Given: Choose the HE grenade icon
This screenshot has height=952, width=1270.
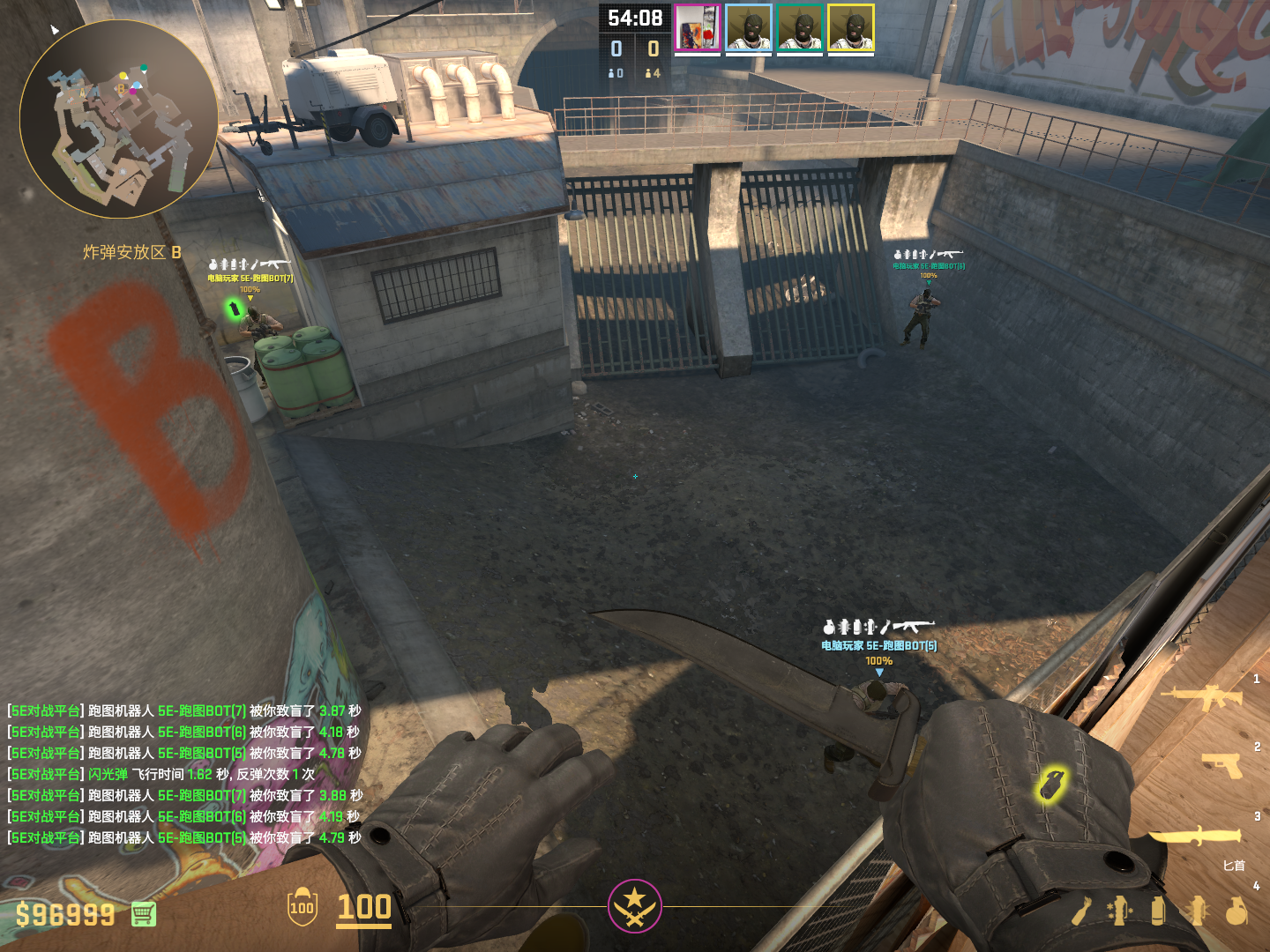Looking at the screenshot, I should (1236, 911).
